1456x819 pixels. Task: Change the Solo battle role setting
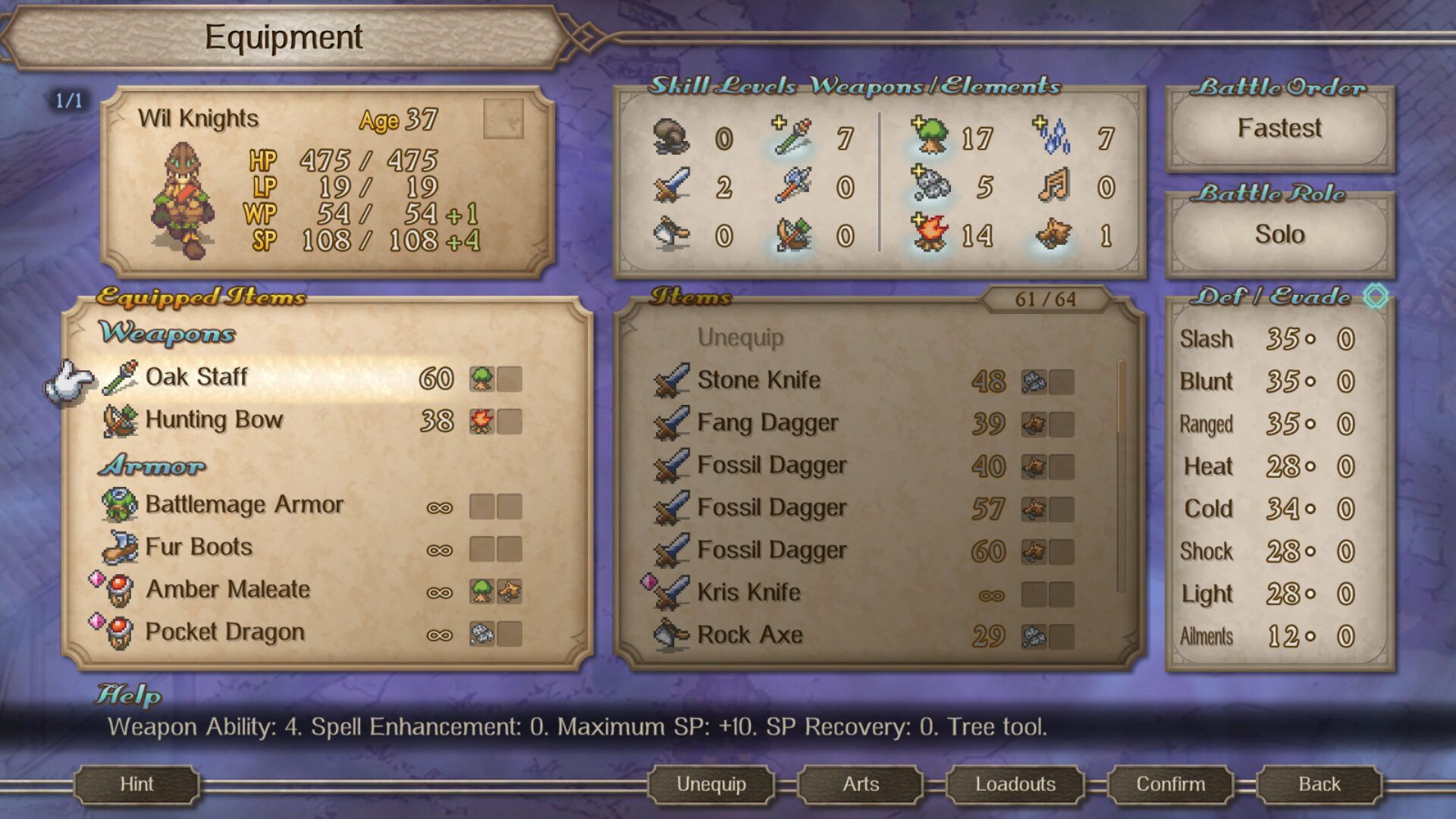(1279, 234)
